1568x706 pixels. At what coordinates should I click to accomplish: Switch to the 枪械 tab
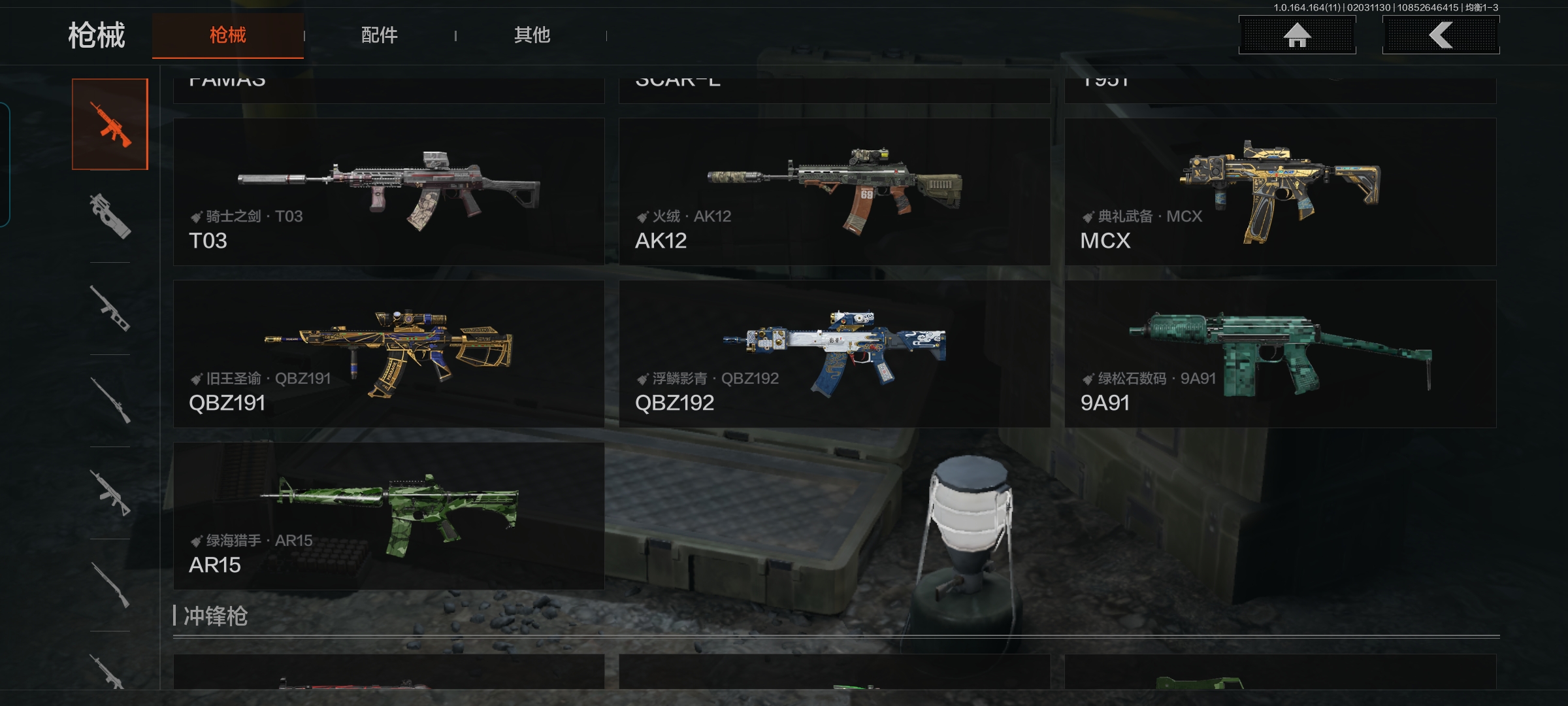click(x=227, y=35)
